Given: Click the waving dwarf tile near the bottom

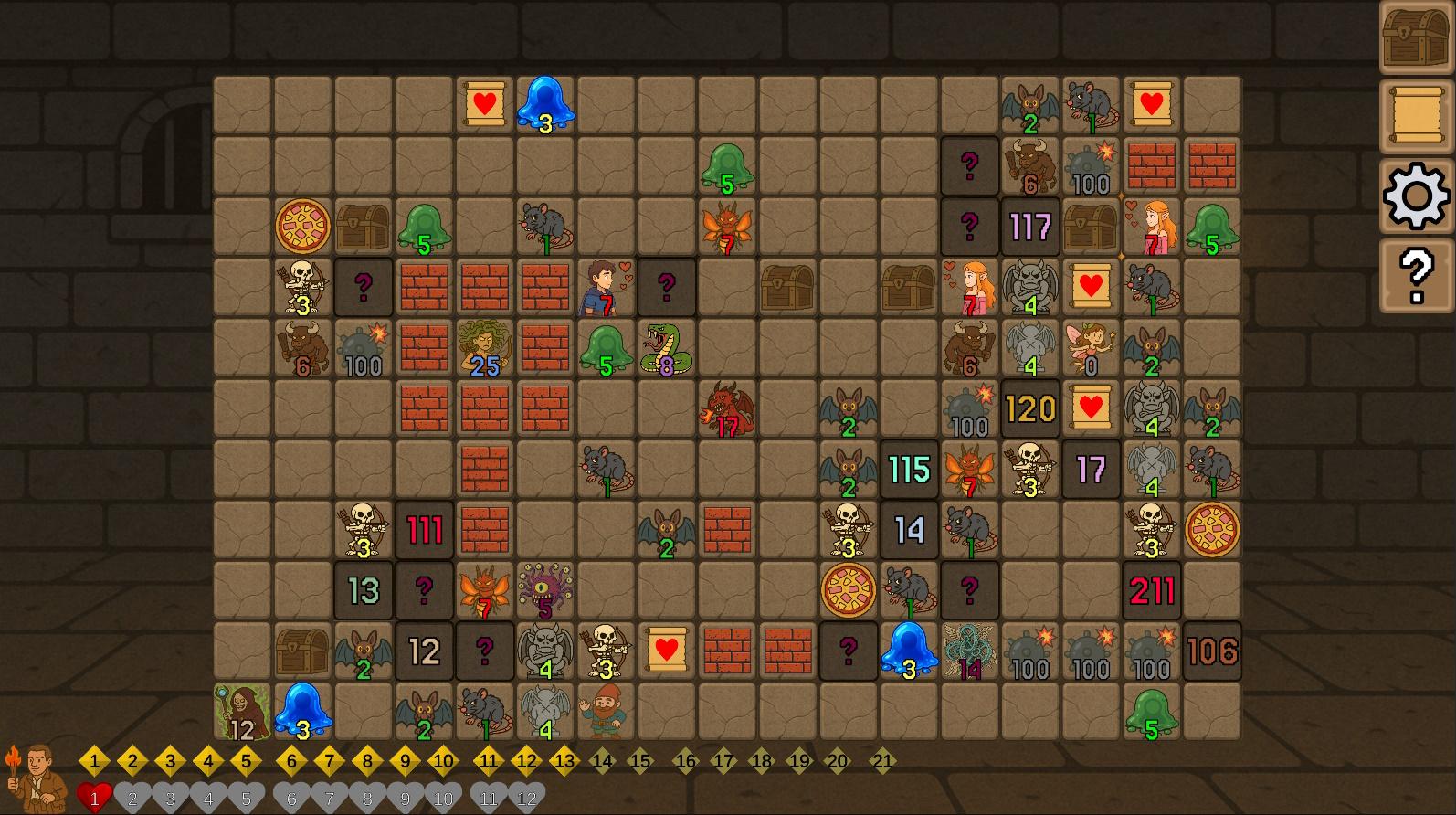Looking at the screenshot, I should coord(606,712).
